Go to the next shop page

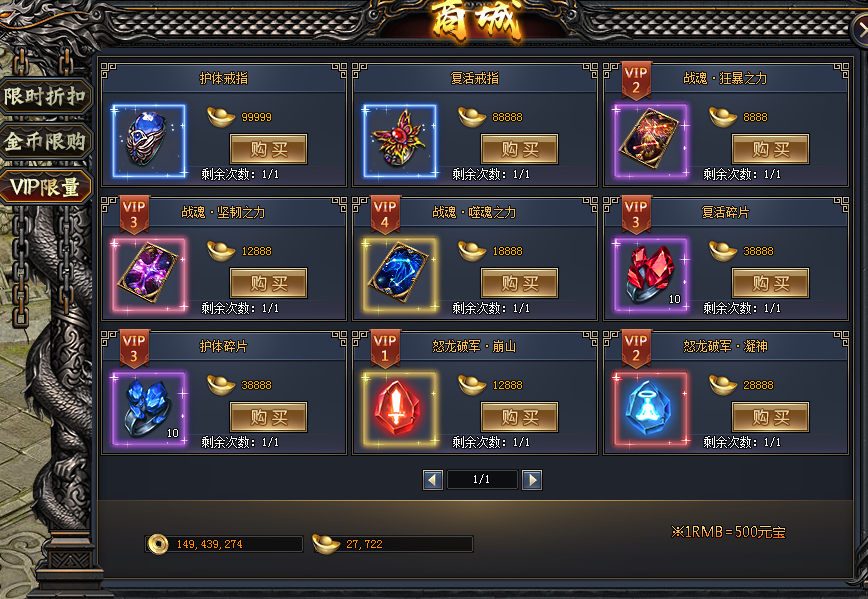(x=532, y=480)
